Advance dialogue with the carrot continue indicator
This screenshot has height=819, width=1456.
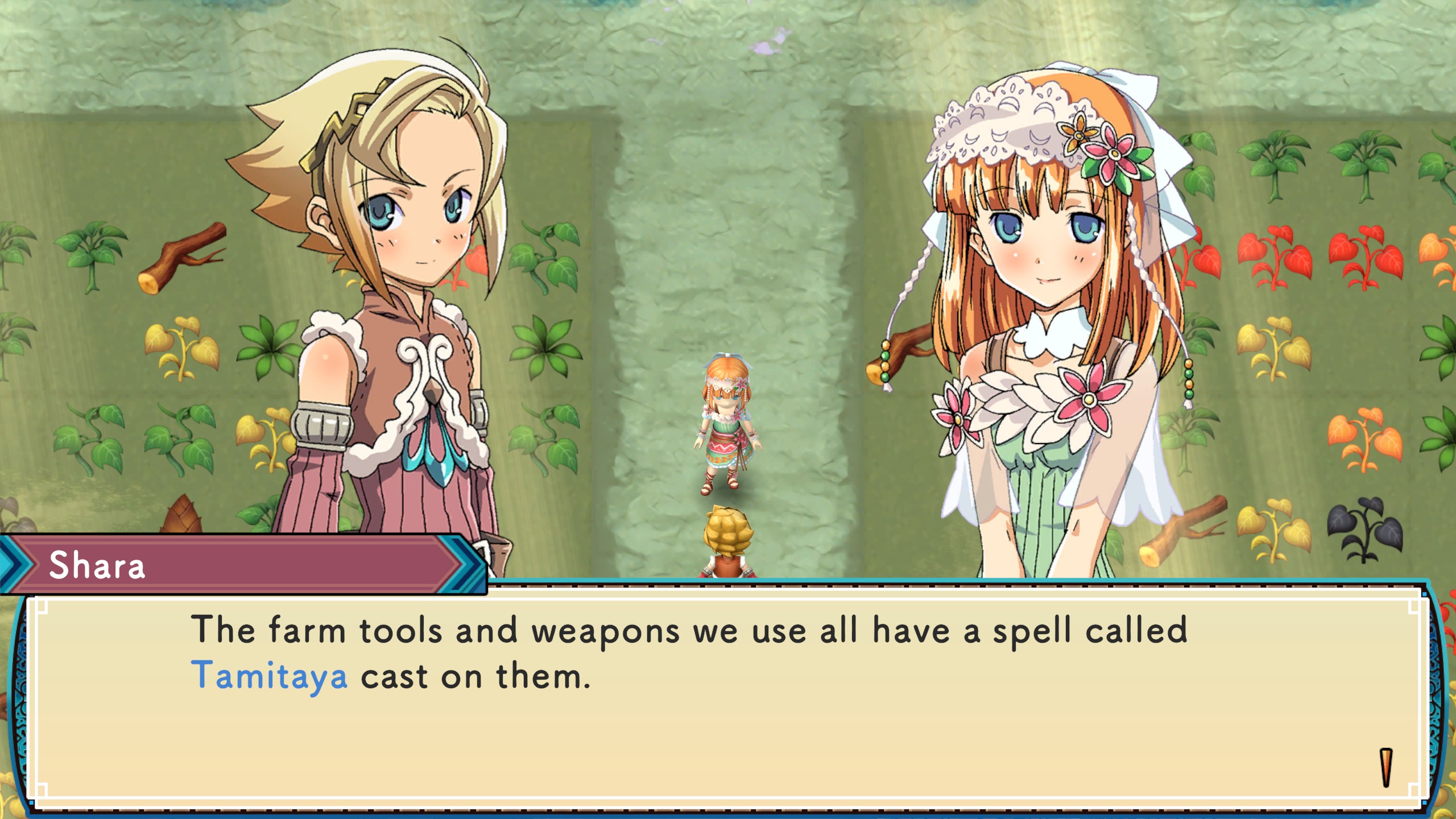(x=1386, y=768)
